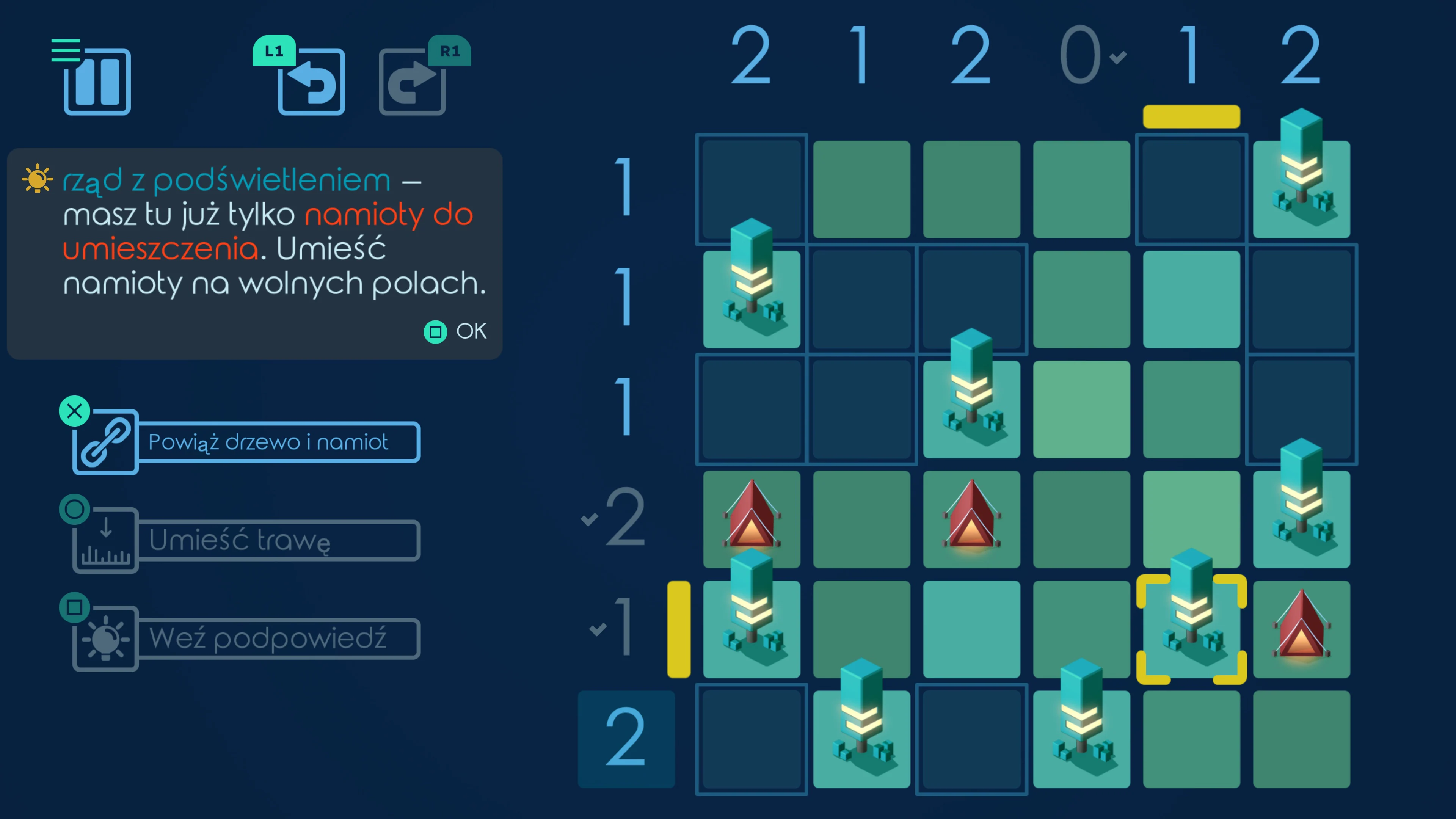Select the grass placement tool icon
This screenshot has width=1456, height=819.
(x=105, y=540)
